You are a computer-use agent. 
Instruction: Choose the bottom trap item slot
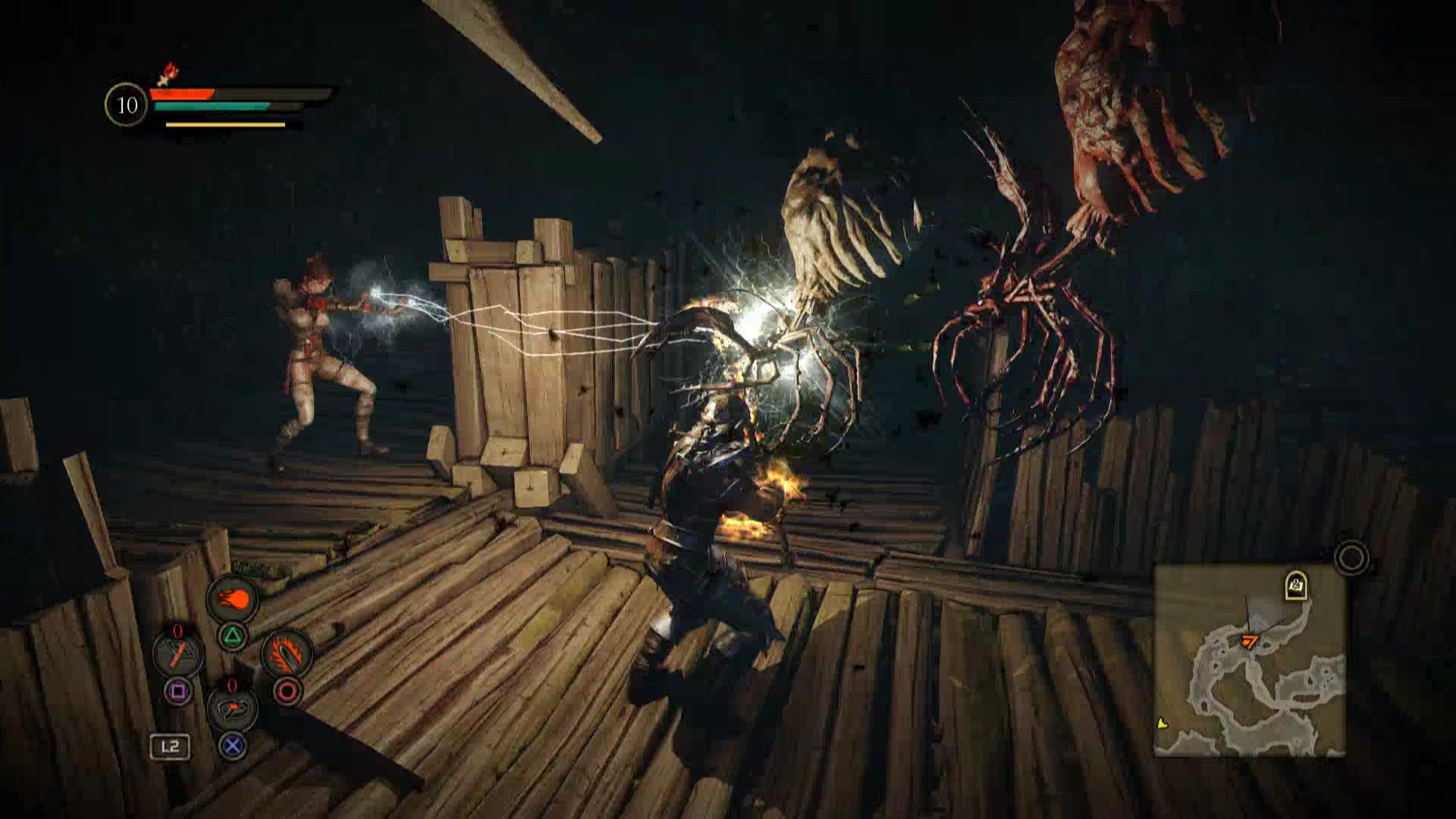click(232, 708)
